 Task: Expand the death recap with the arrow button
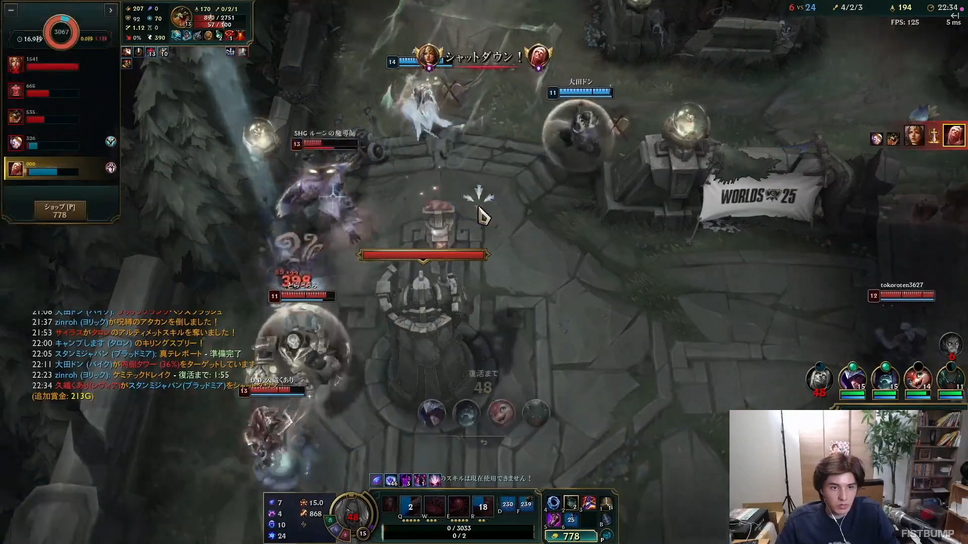111,10
